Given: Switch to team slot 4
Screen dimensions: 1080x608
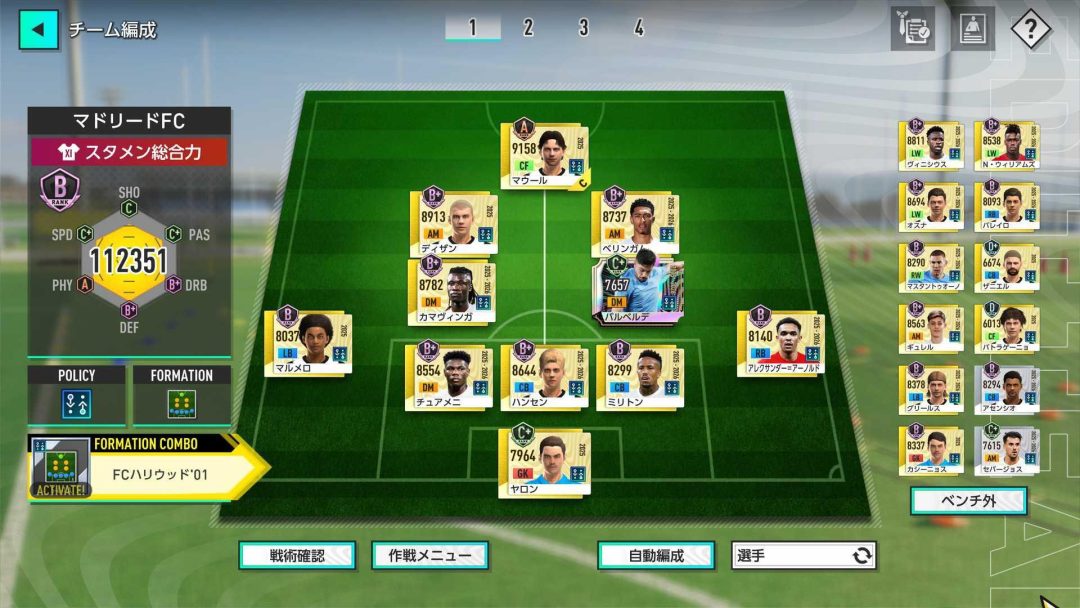Looking at the screenshot, I should [638, 28].
